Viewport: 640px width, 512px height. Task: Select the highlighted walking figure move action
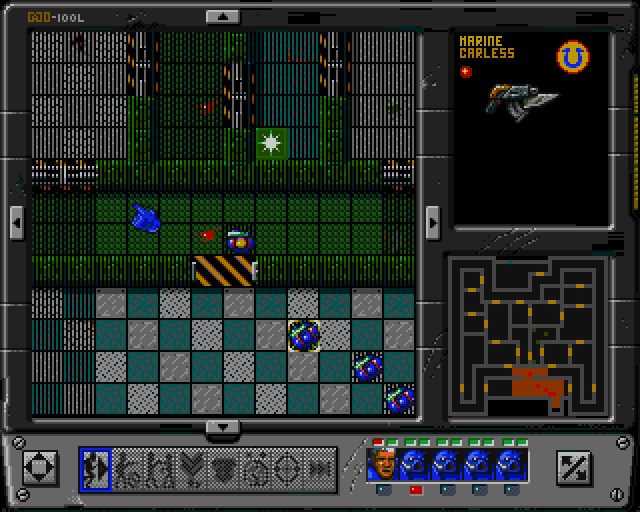(96, 466)
